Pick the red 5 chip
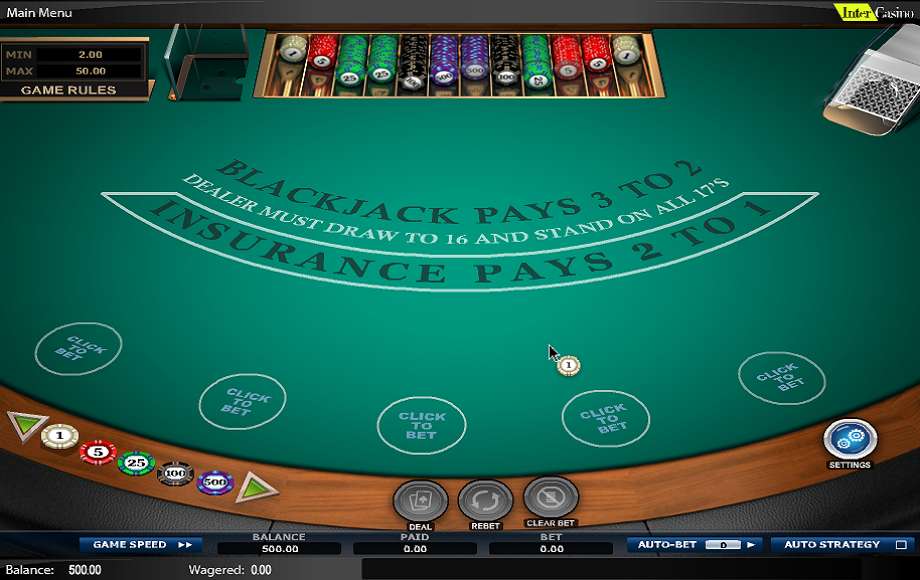The height and width of the screenshot is (580, 920). (x=98, y=452)
